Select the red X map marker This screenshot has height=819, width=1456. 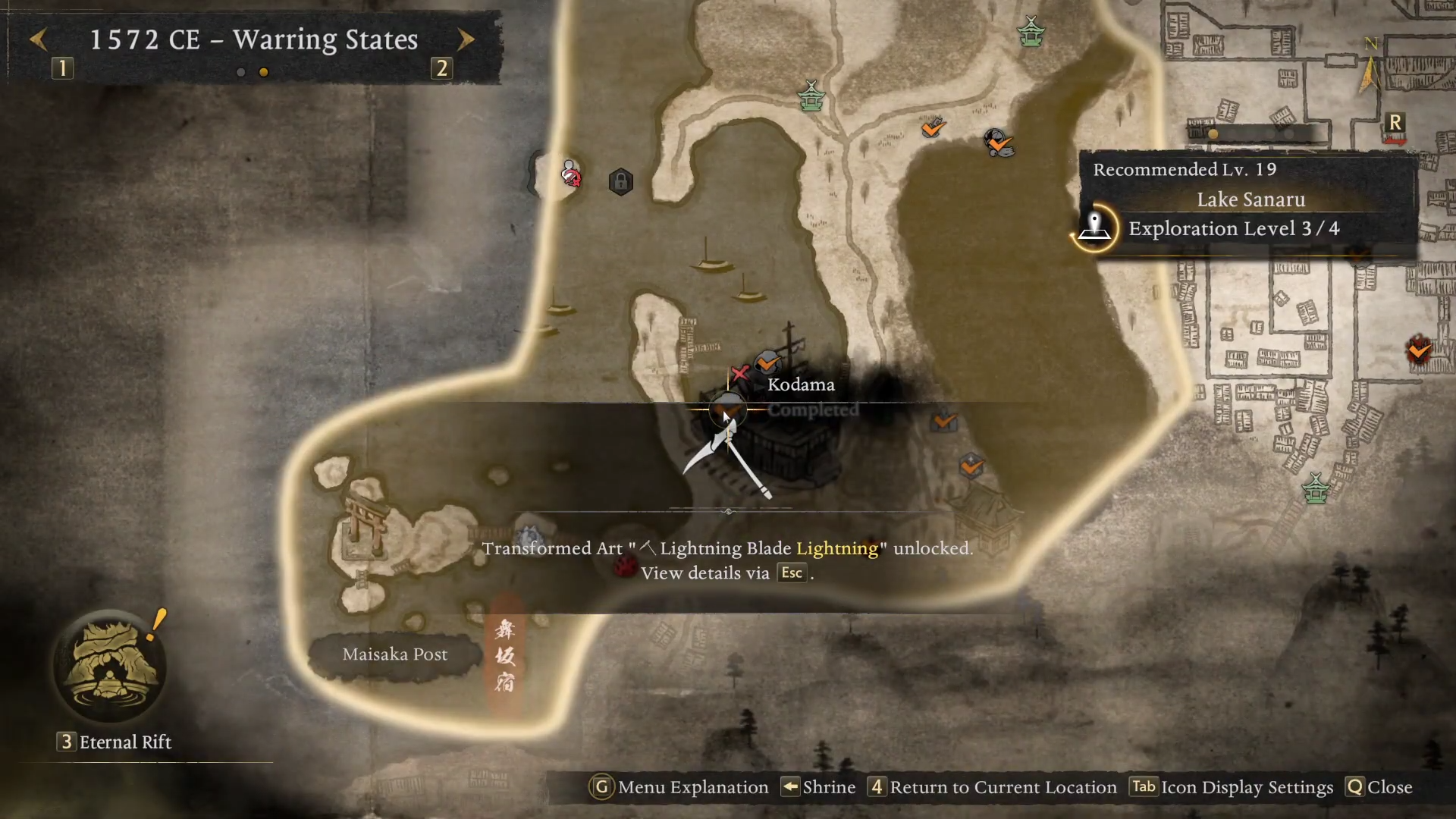tap(739, 373)
